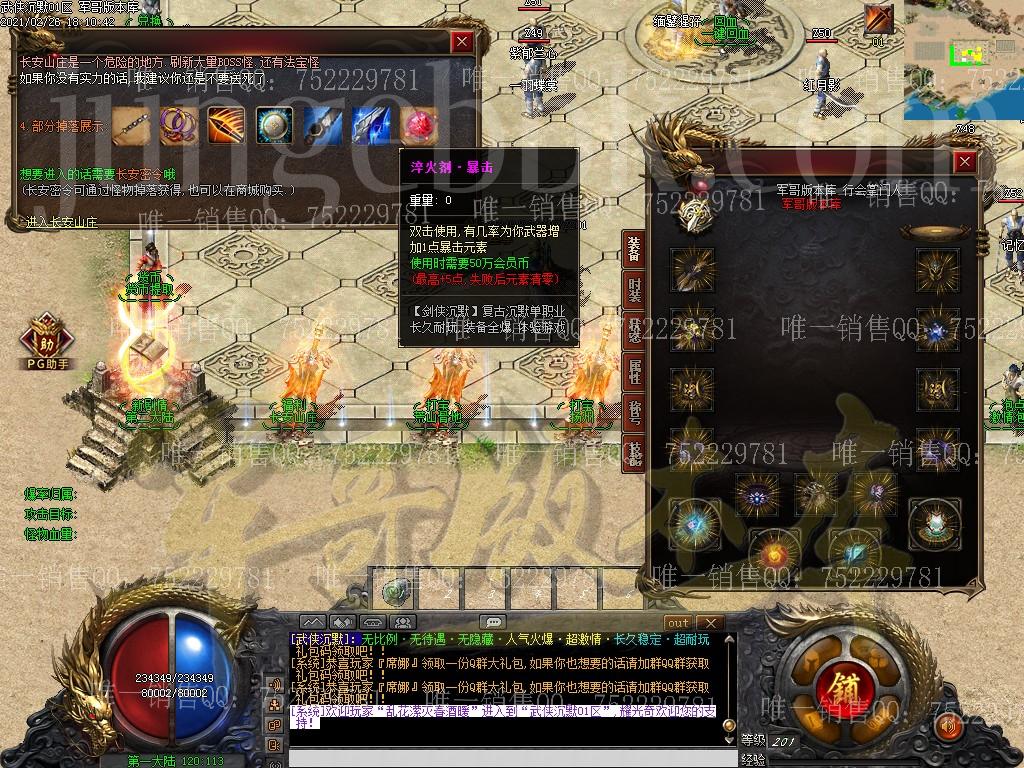The height and width of the screenshot is (768, 1024).
Task: Toggle the sound speaker button
Action: point(948,726)
